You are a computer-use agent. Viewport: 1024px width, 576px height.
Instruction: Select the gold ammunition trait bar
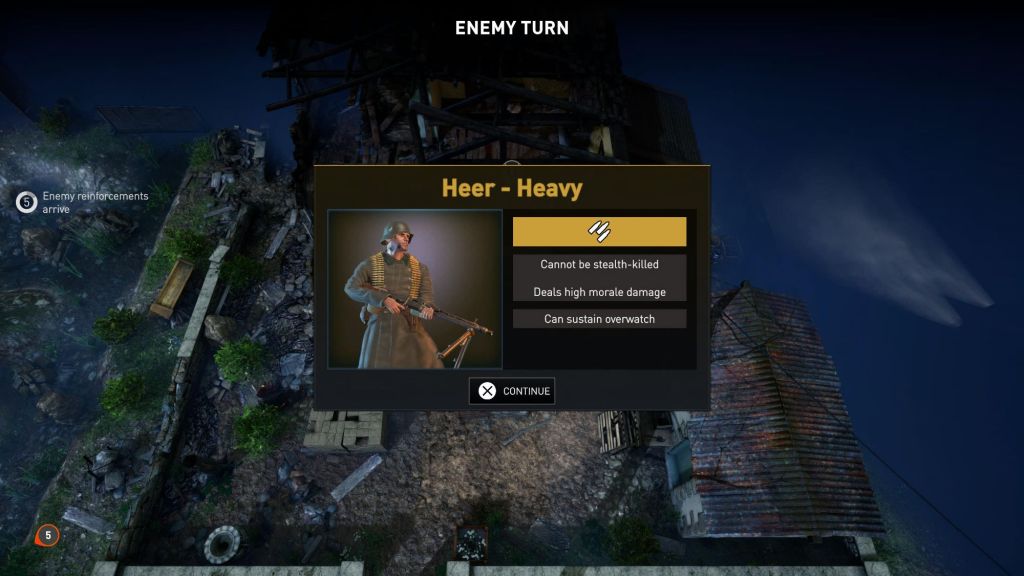click(599, 231)
